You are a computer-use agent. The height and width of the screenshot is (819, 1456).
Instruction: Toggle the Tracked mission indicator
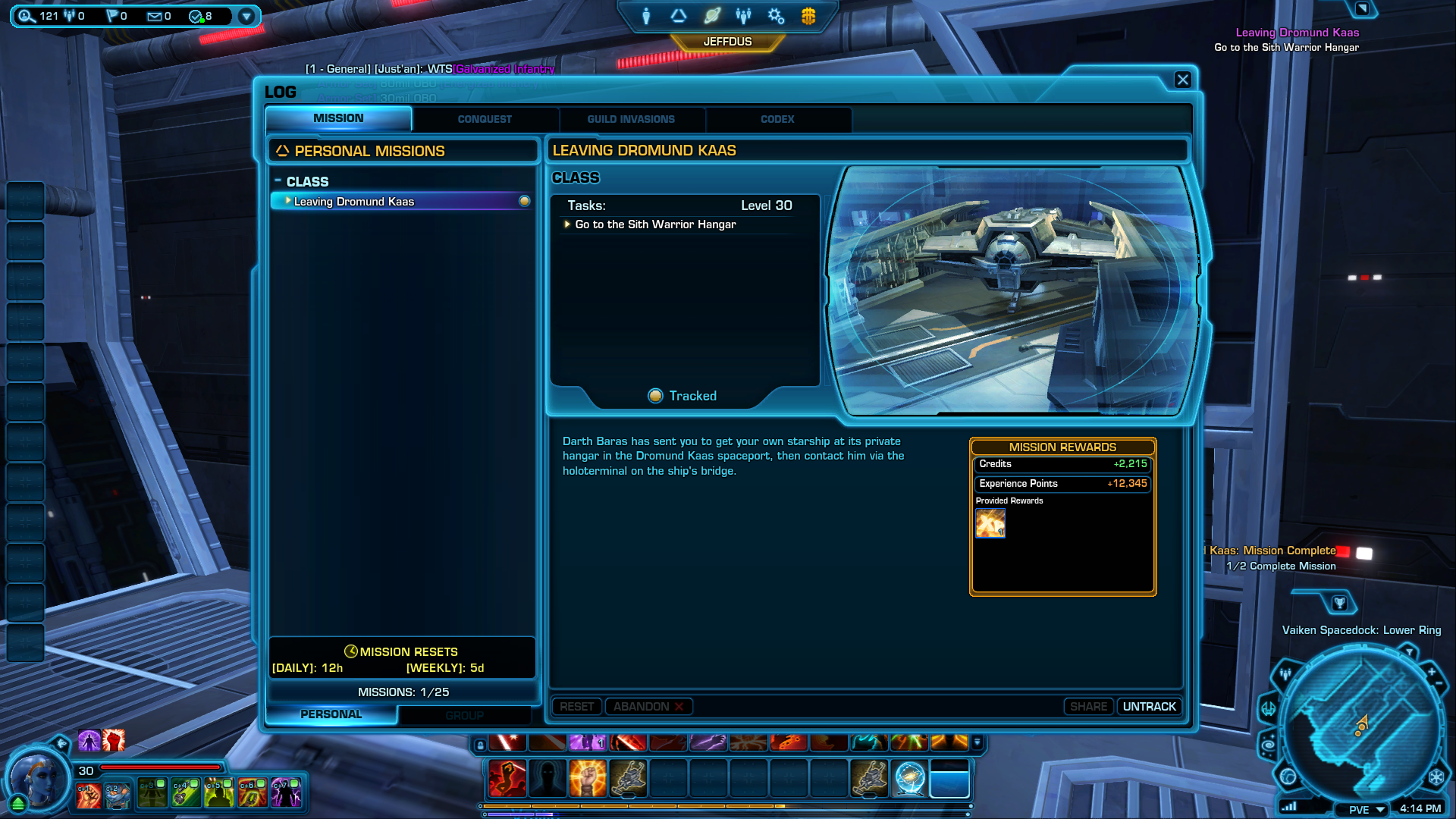[656, 396]
